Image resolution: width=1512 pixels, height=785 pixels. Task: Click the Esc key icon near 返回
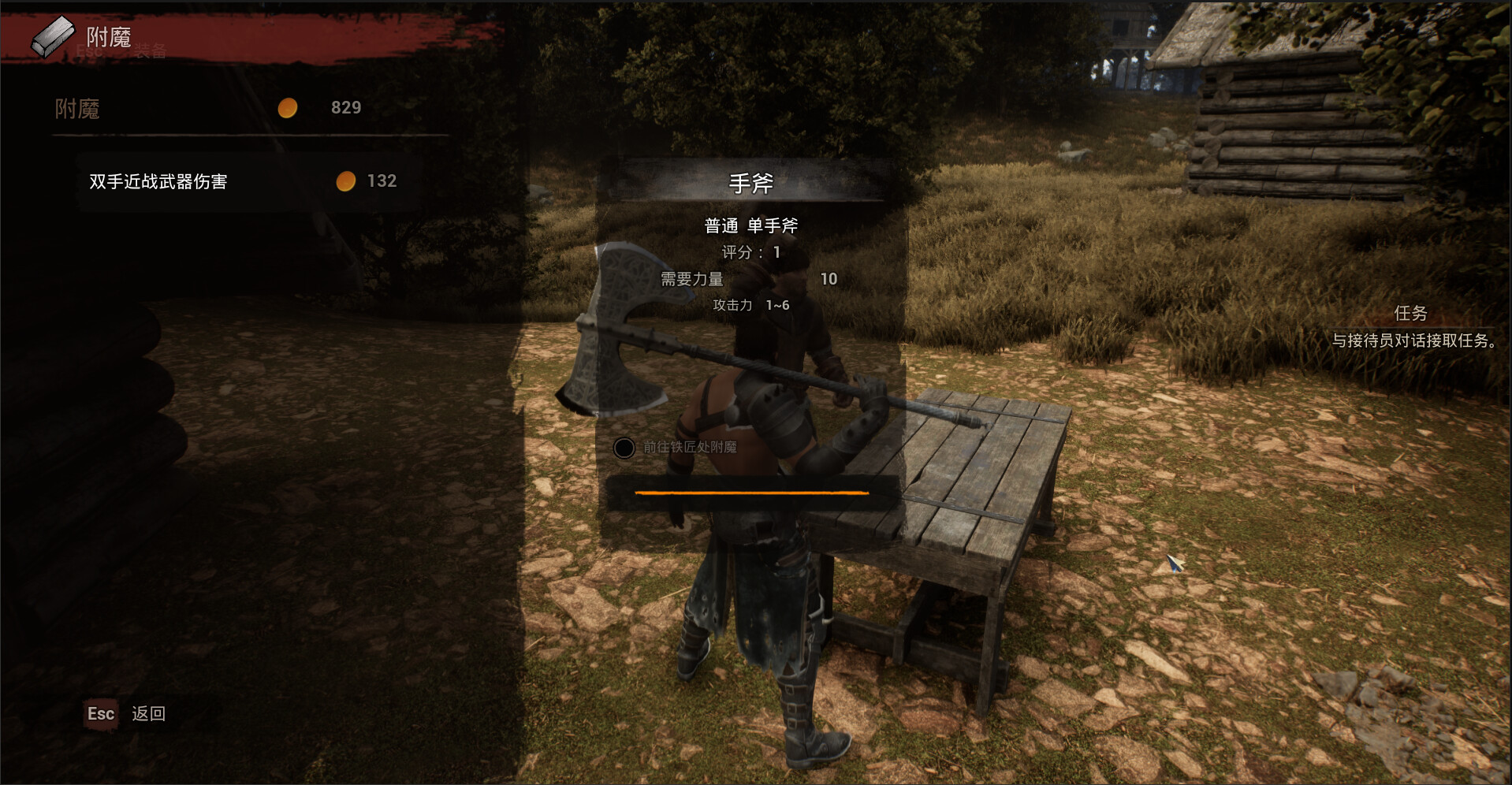101,713
